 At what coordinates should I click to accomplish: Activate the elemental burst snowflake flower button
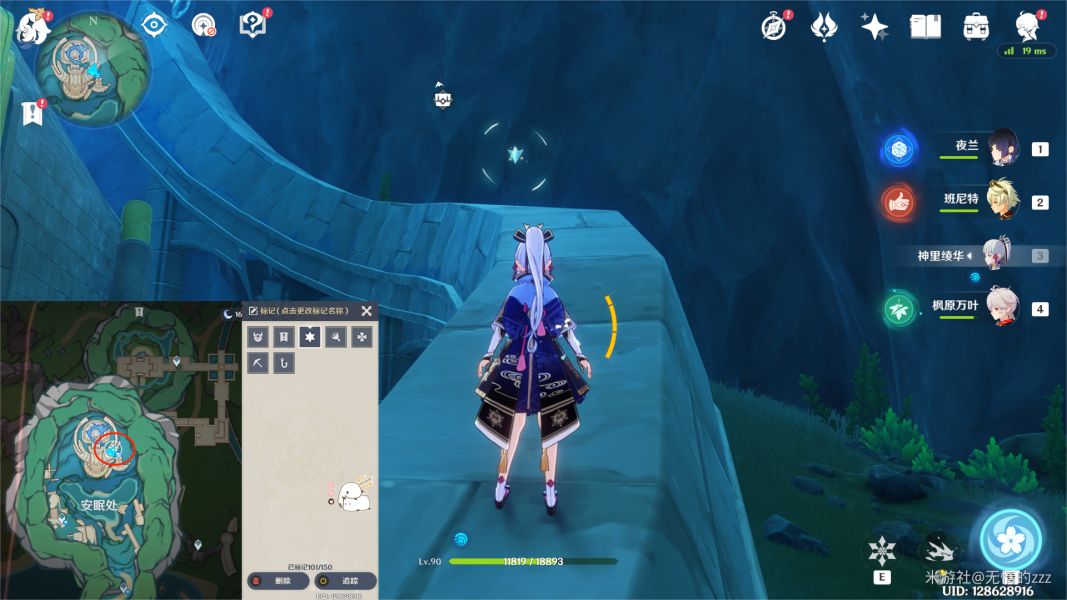click(1013, 541)
